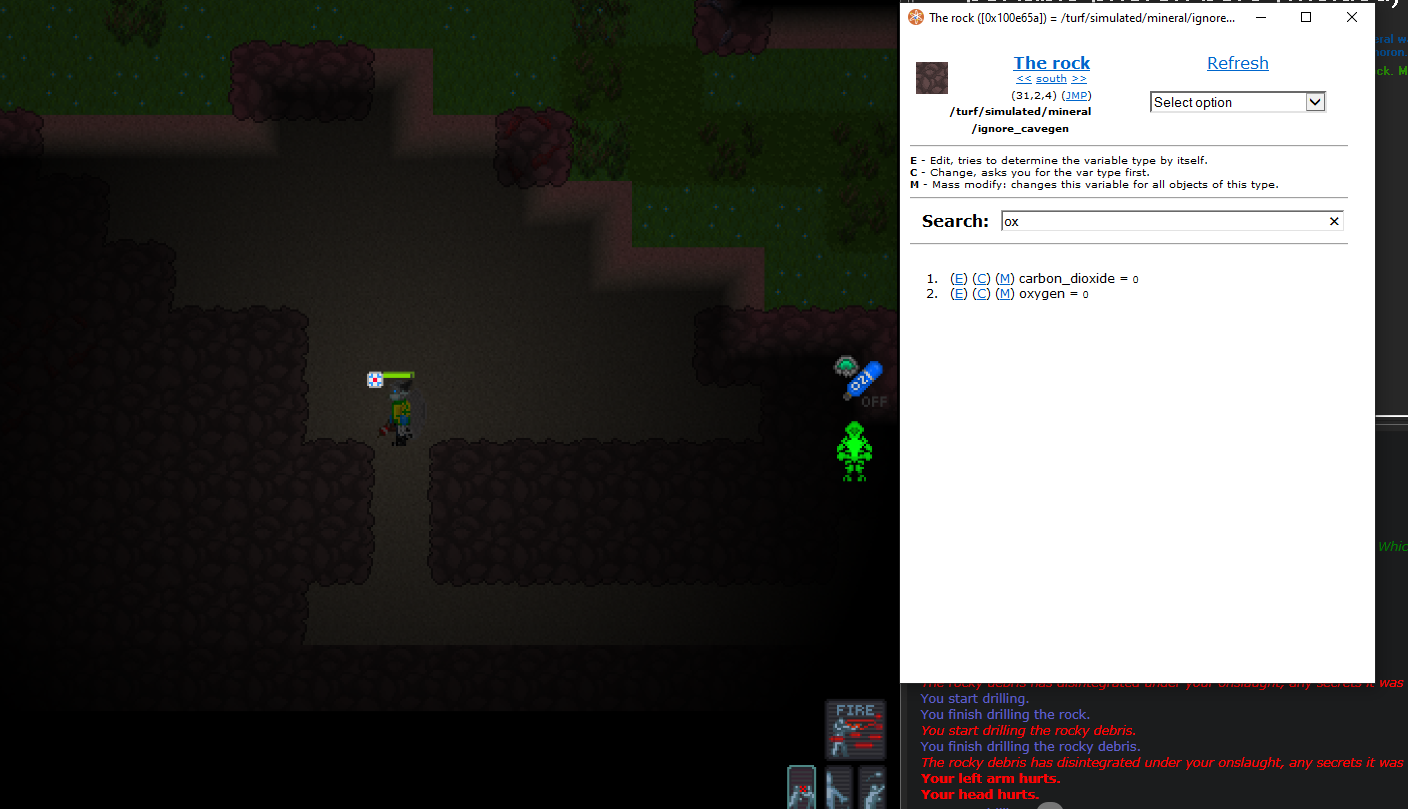
Task: Click the throw mode icon
Action: 872,790
